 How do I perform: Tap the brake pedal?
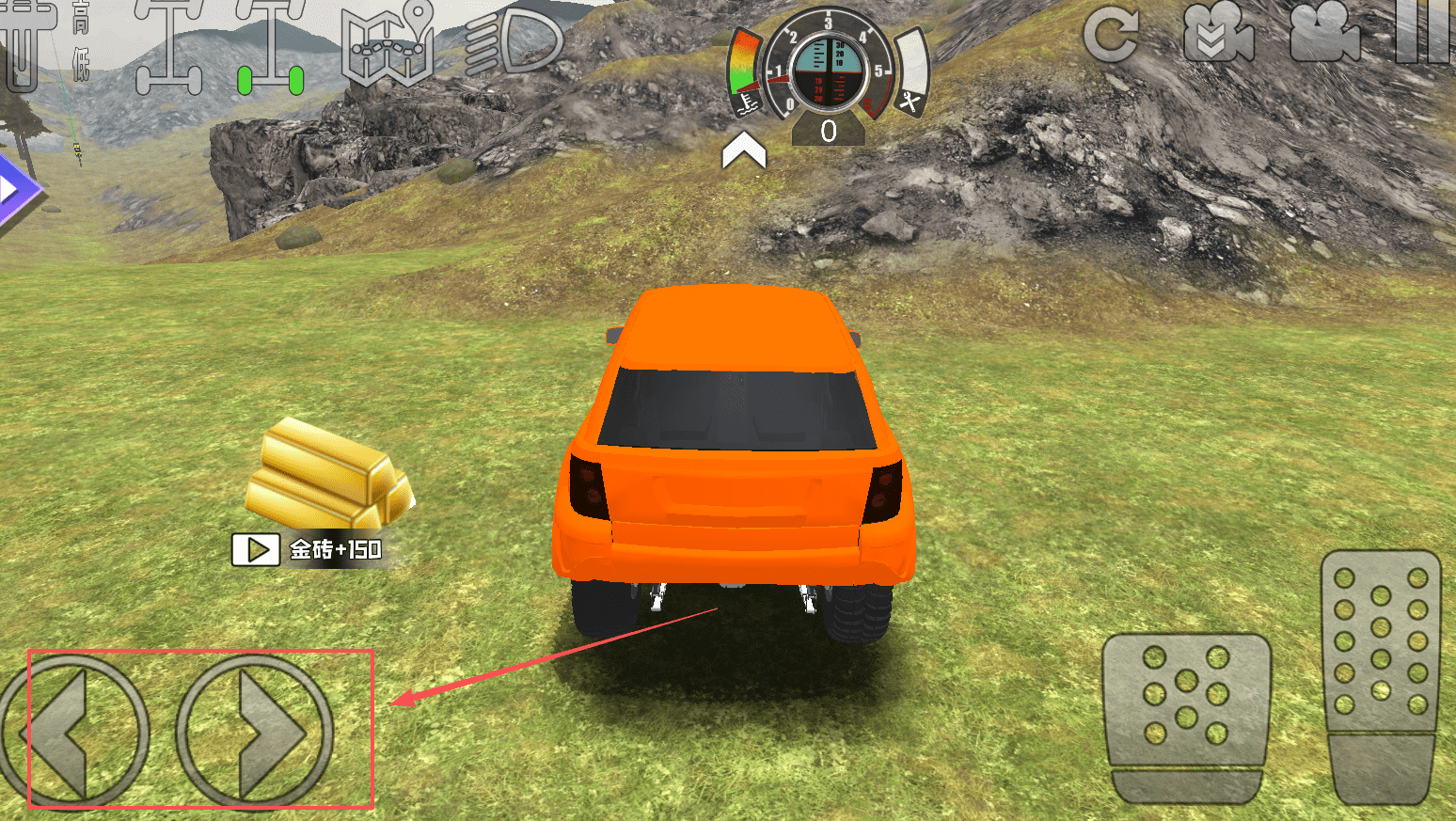point(1186,717)
